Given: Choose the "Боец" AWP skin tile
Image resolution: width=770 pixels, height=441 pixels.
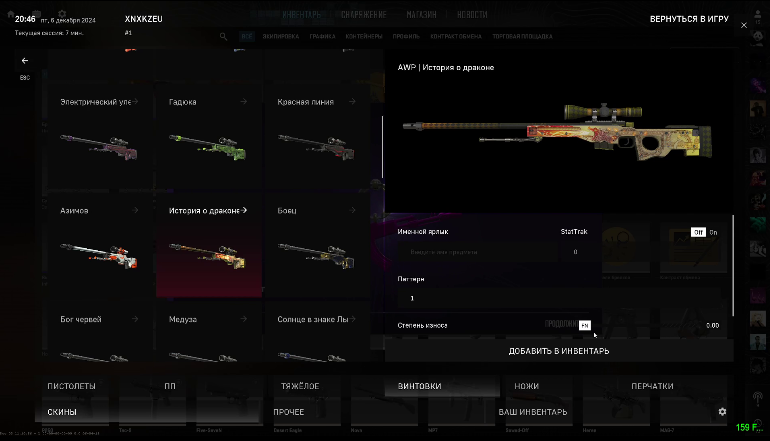Looking at the screenshot, I should click(318, 243).
